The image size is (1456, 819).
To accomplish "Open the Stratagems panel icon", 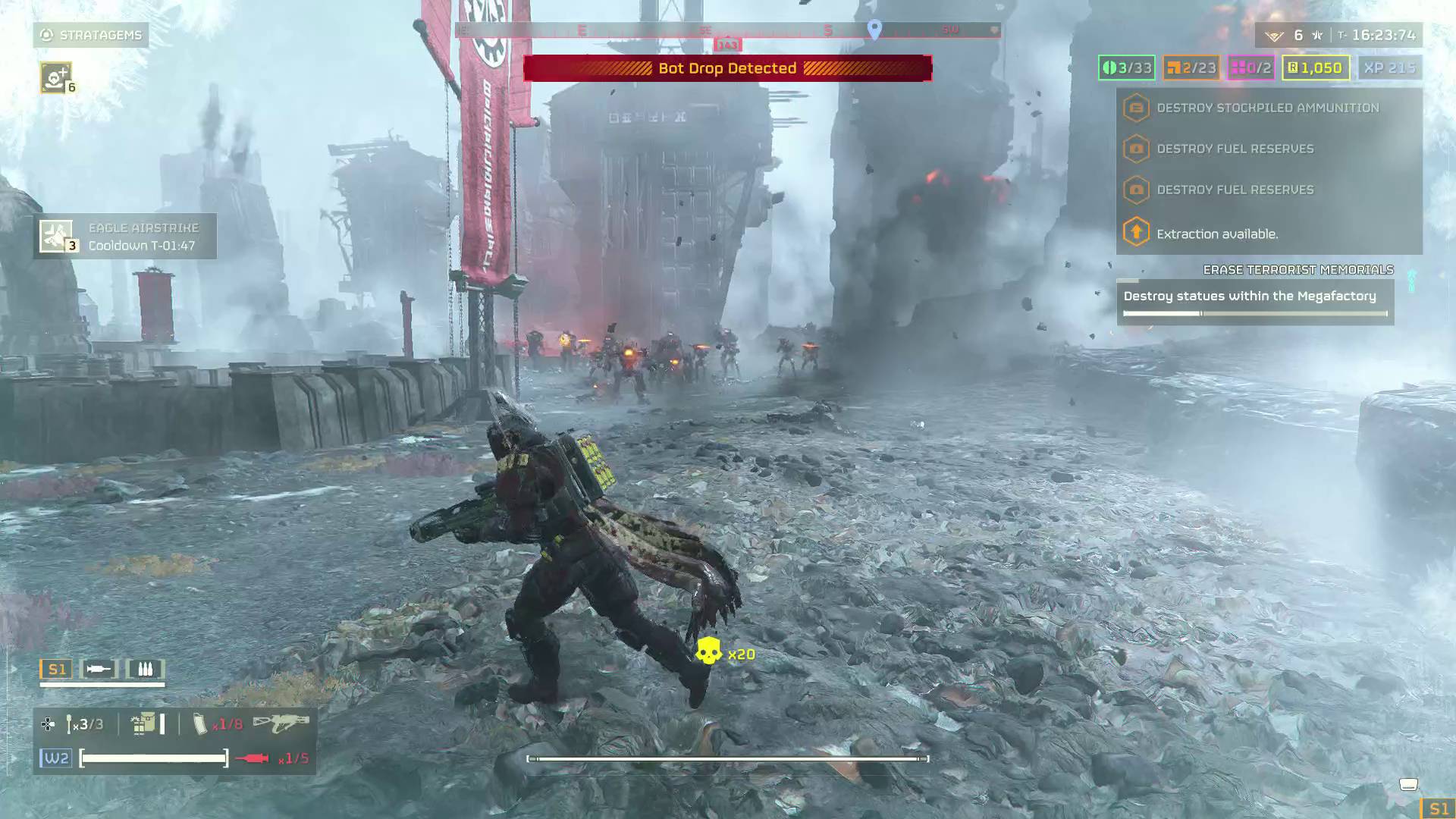I will 45,34.
